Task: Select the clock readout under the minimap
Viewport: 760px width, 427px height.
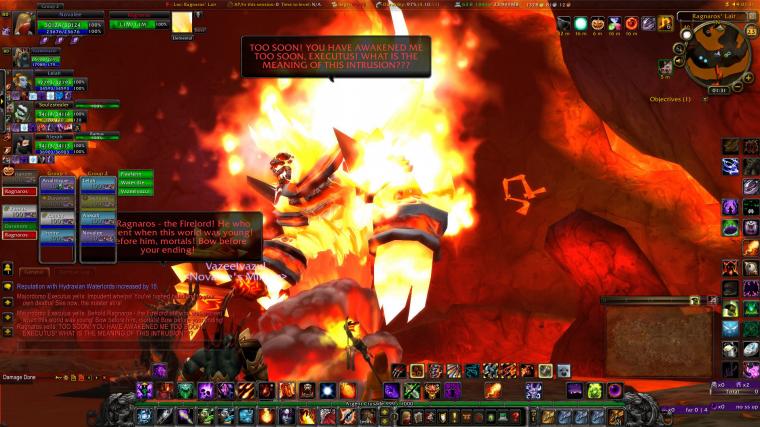Action: tap(717, 89)
